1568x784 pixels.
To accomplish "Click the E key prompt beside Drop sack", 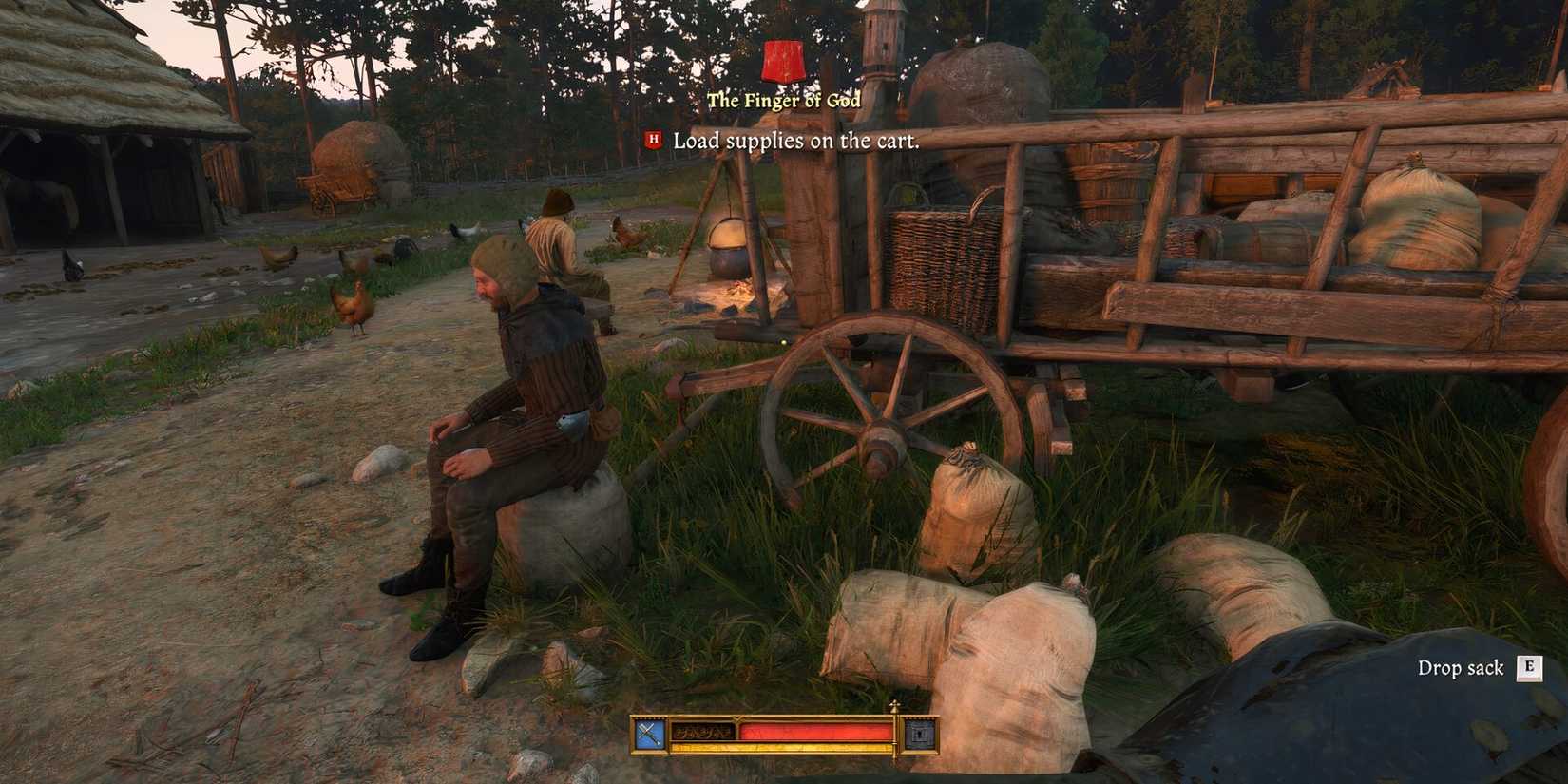I will pos(1530,669).
